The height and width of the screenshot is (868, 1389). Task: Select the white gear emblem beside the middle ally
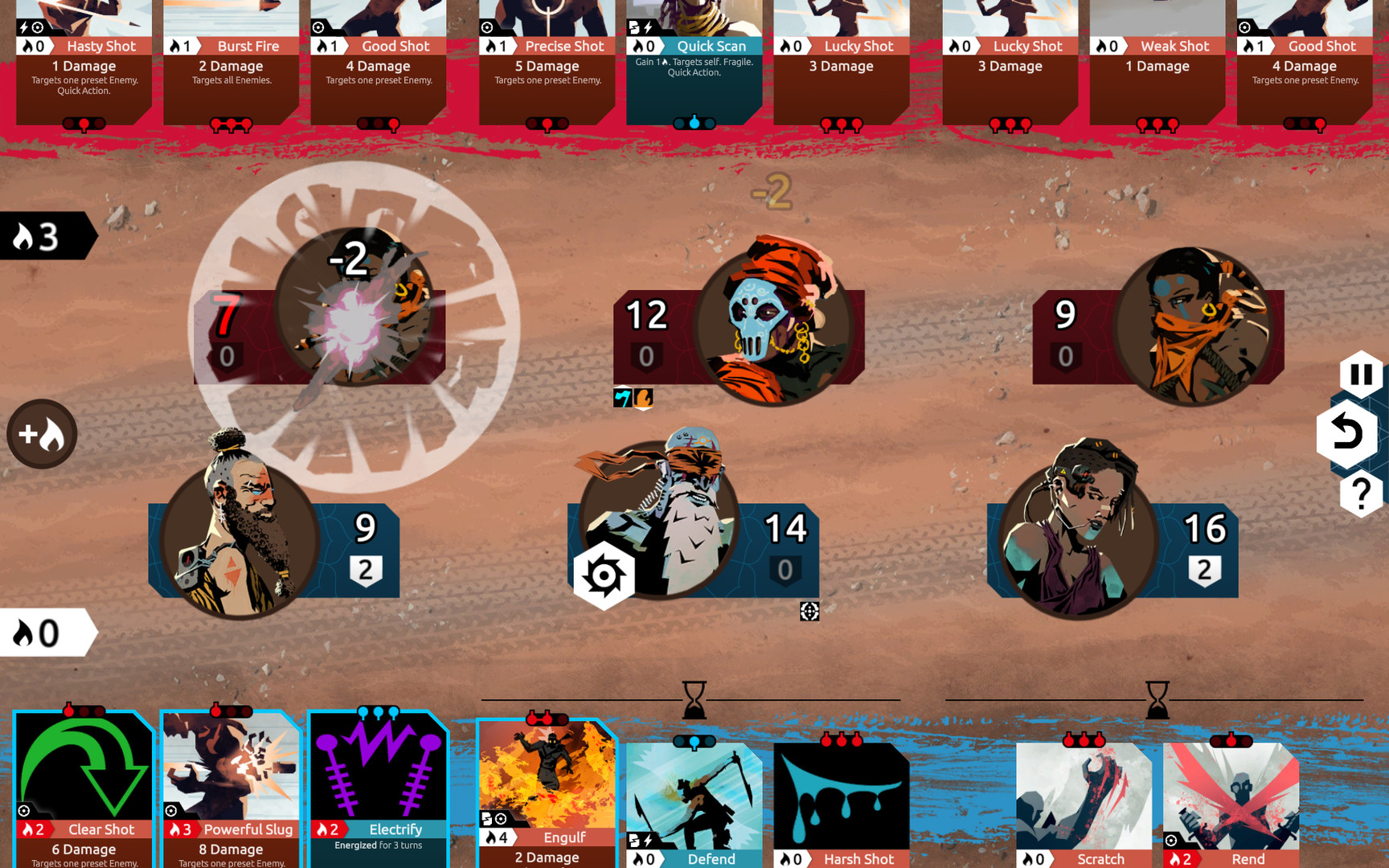click(x=604, y=573)
